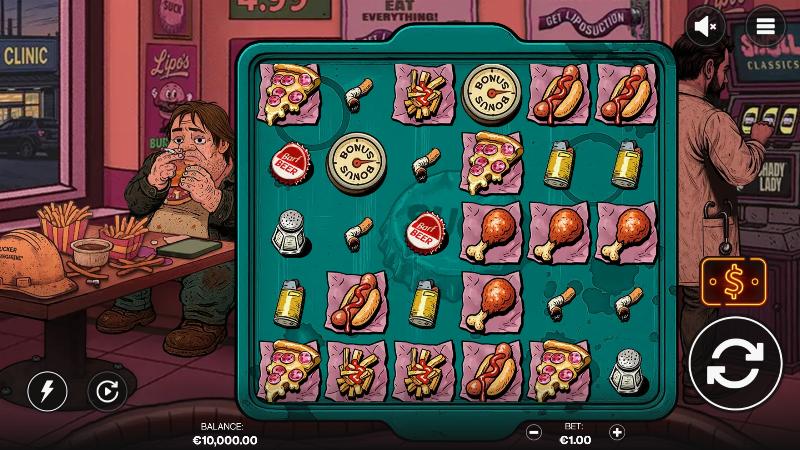Increase the bet with the plus button

617,433
